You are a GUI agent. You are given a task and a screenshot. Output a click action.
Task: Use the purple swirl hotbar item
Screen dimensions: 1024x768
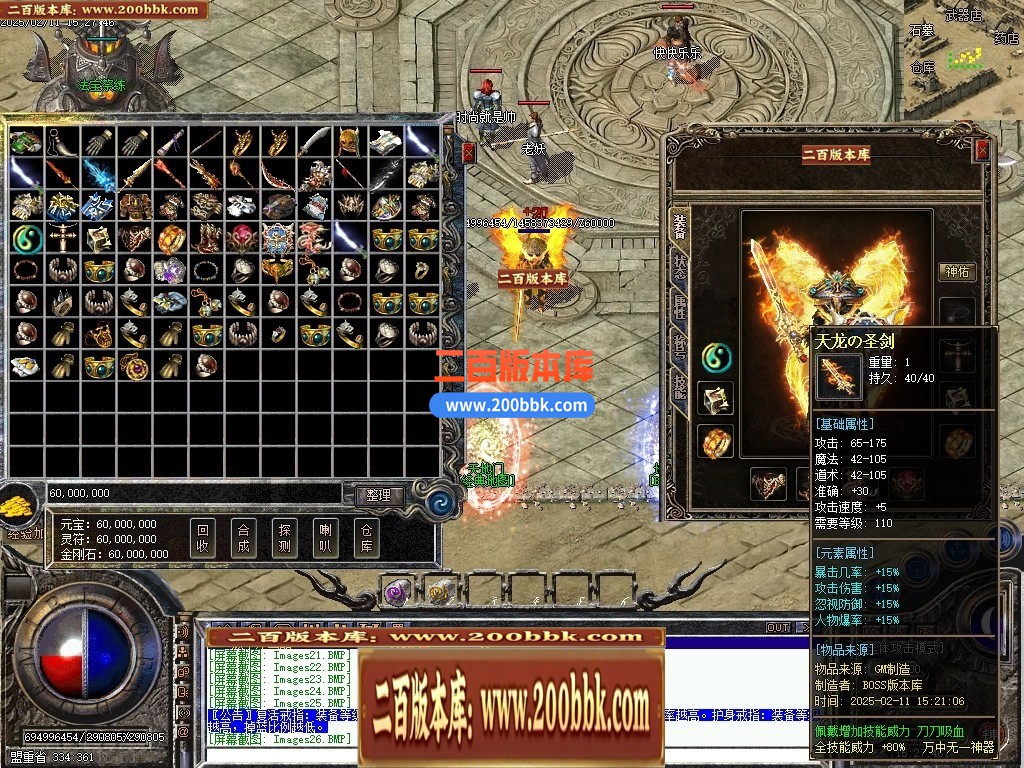tap(397, 592)
